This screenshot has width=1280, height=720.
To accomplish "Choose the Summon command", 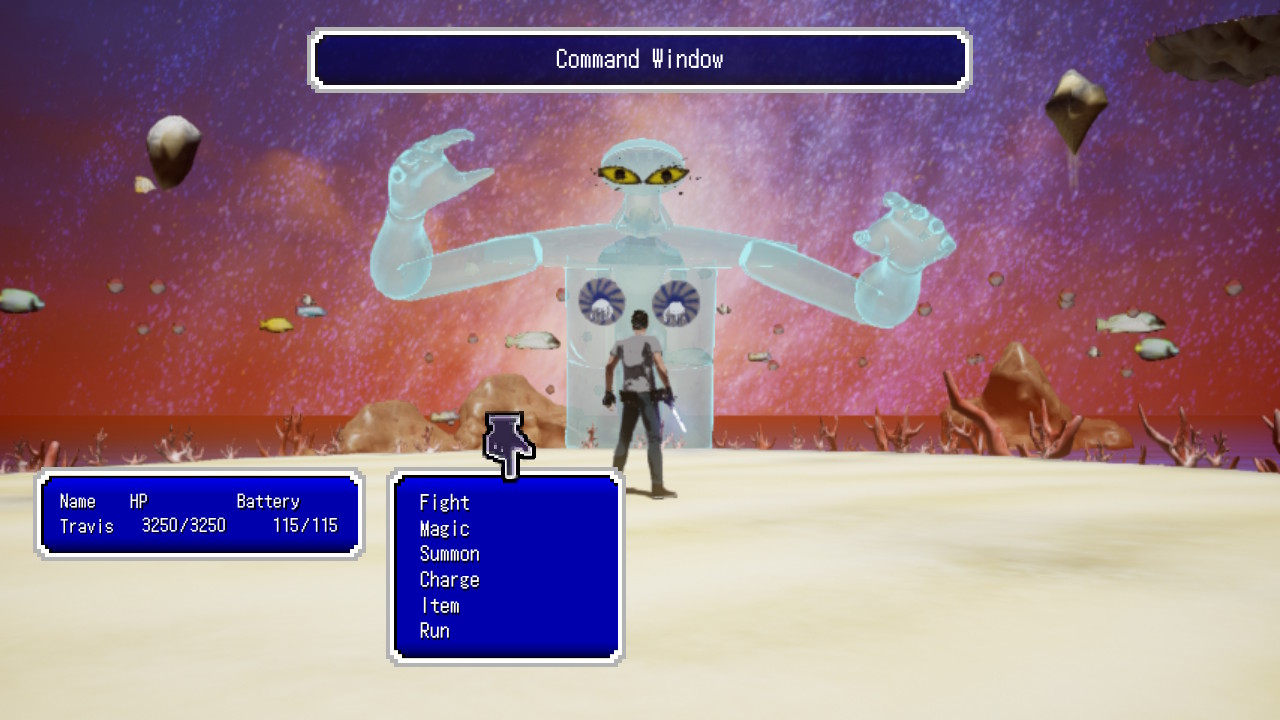I will coord(451,554).
